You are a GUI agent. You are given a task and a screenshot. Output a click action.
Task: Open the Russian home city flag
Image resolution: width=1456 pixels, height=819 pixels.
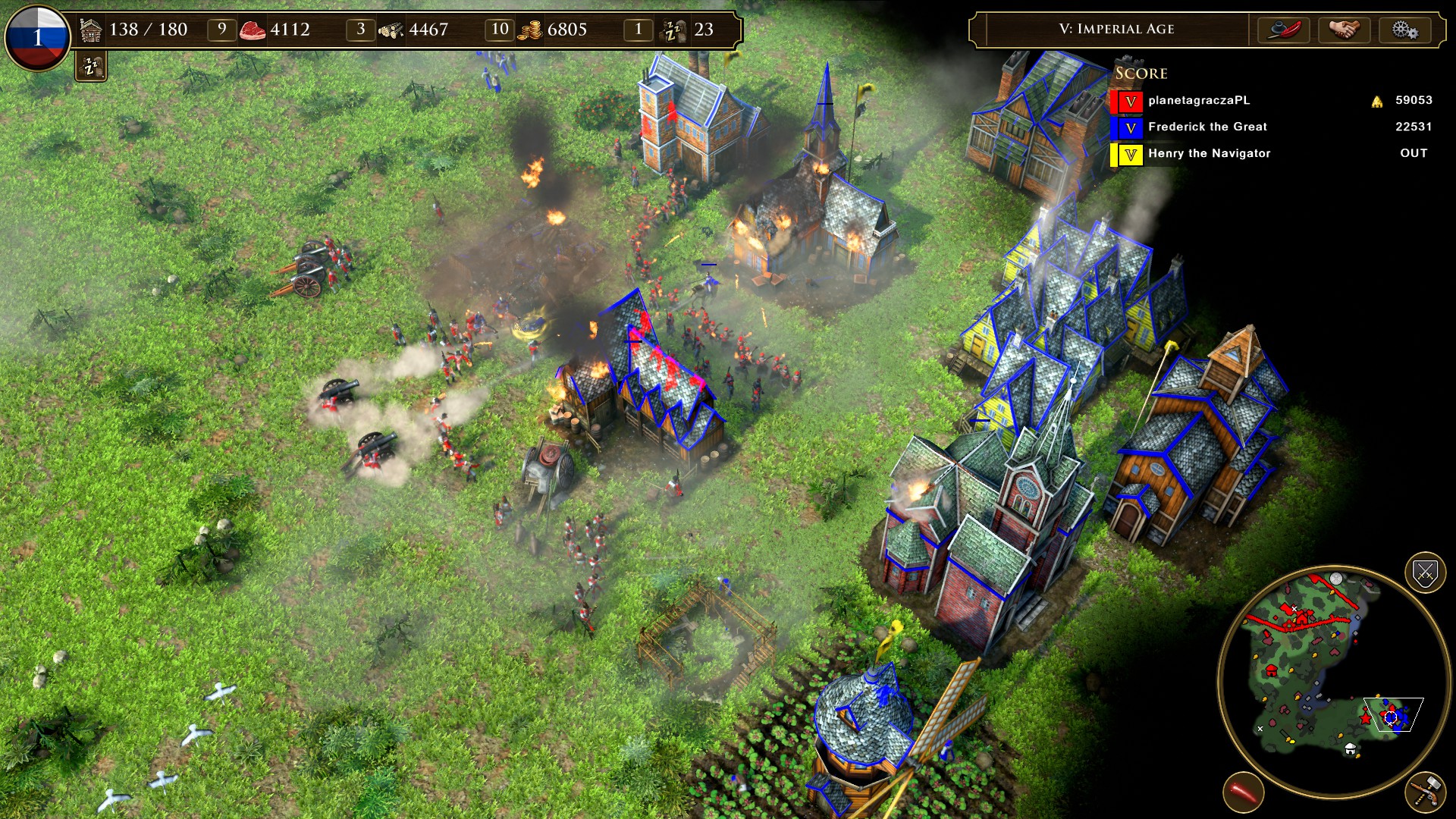click(x=37, y=37)
